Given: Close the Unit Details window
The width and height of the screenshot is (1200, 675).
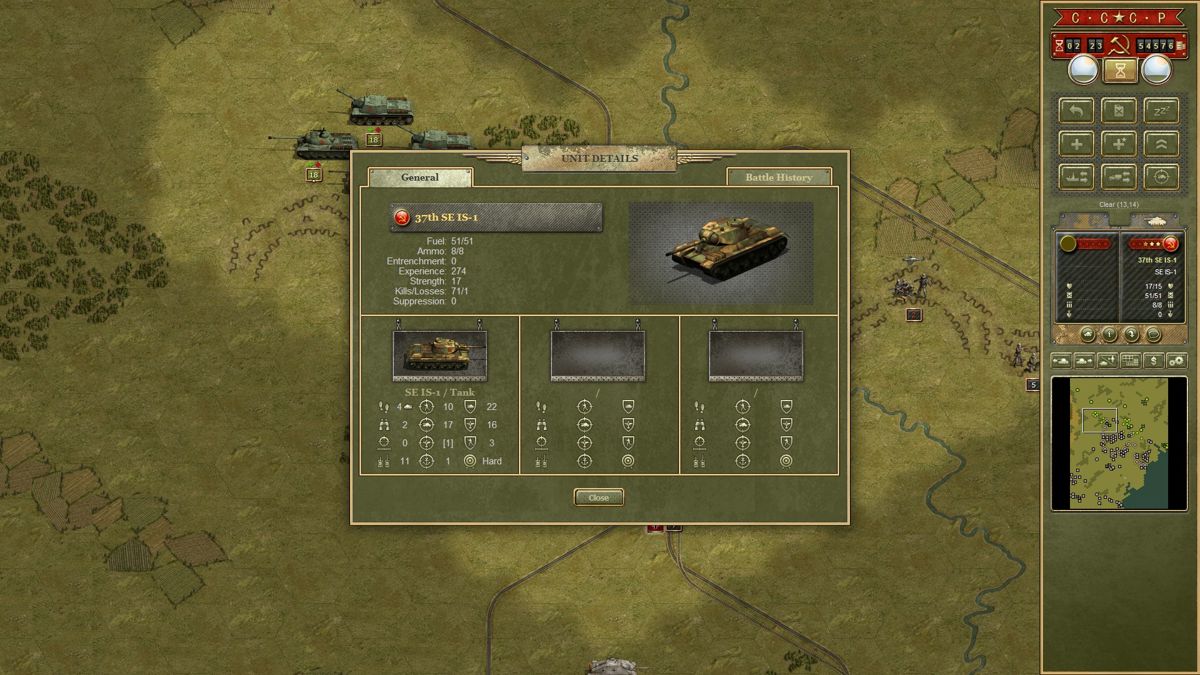Looking at the screenshot, I should click(598, 497).
